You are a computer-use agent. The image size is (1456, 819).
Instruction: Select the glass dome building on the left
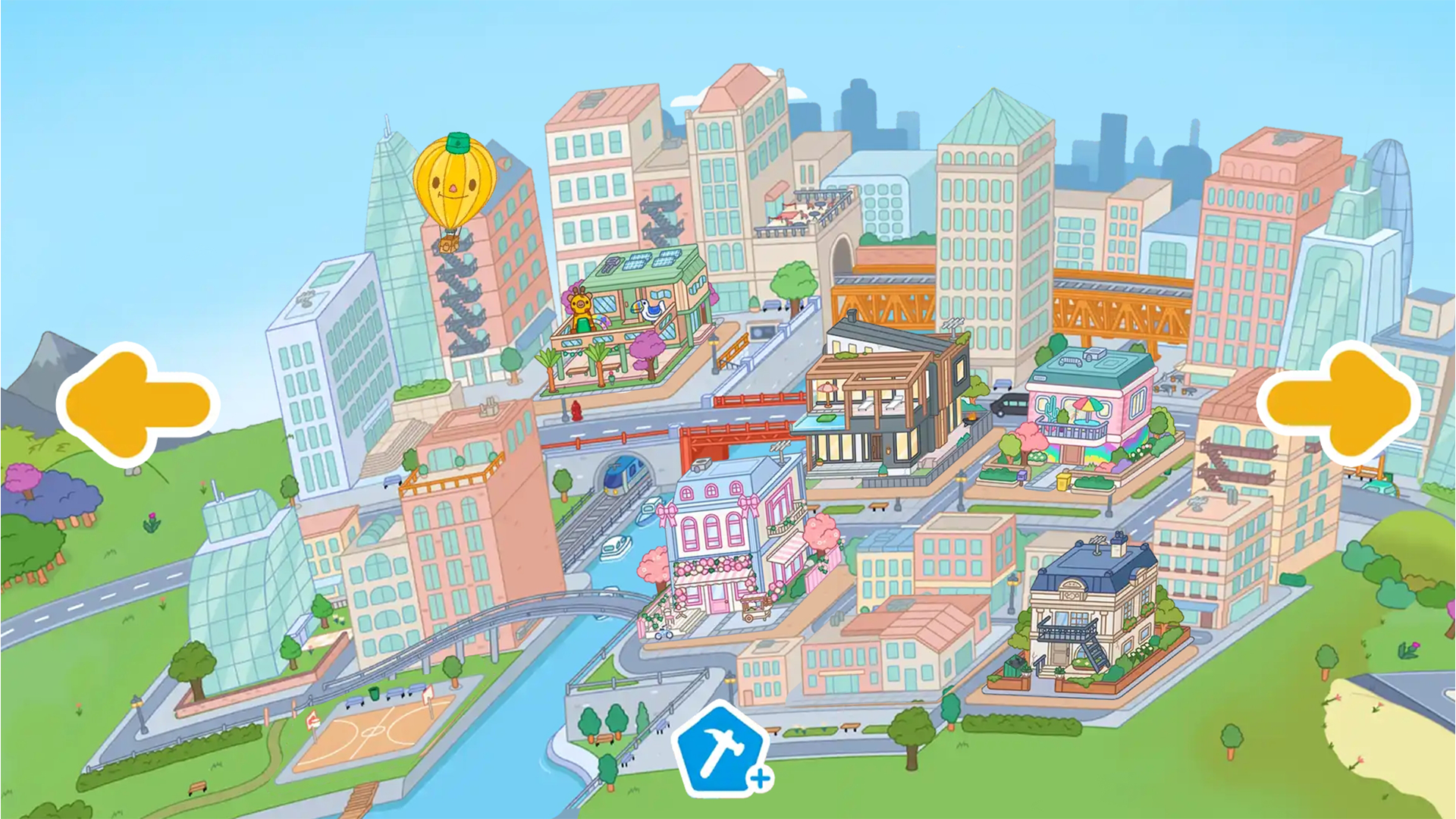[250, 599]
